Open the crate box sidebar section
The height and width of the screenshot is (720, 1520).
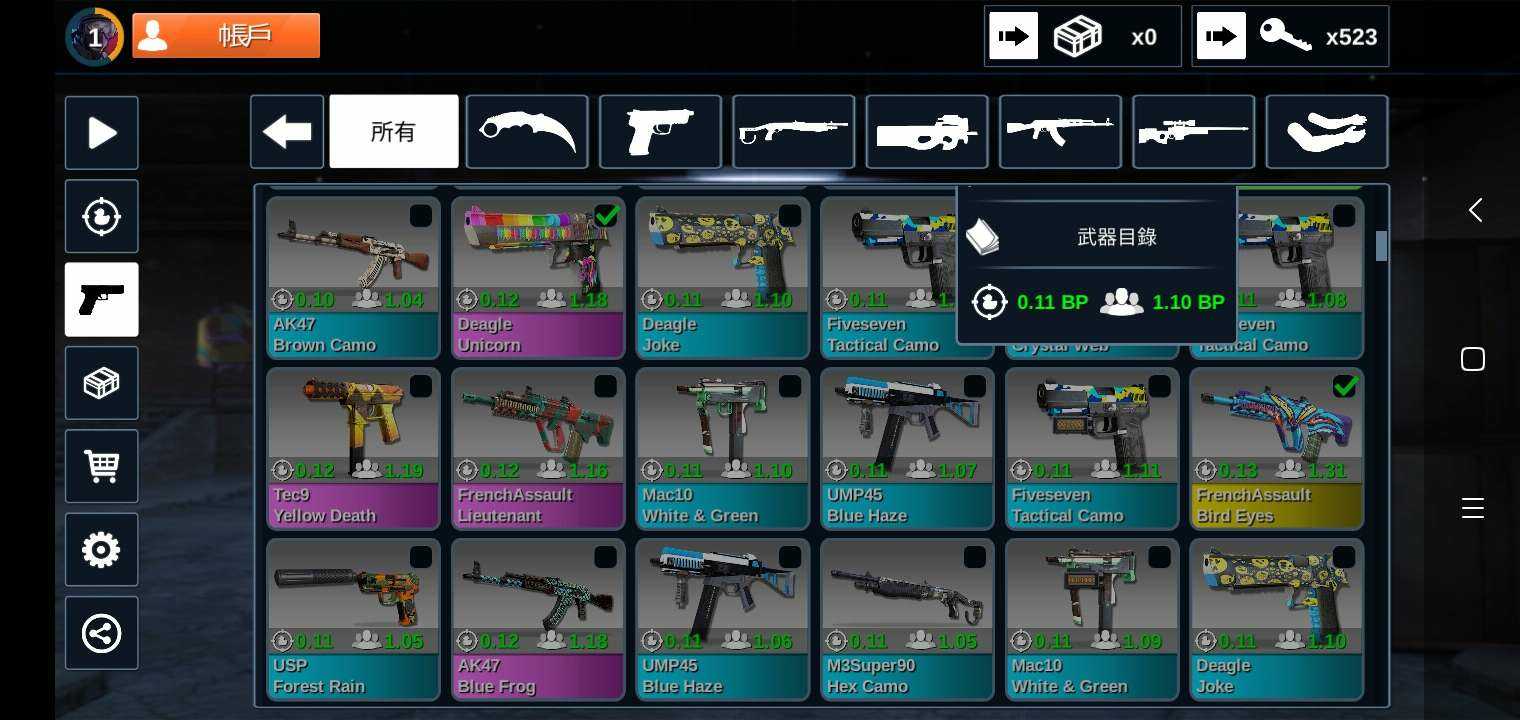[102, 383]
